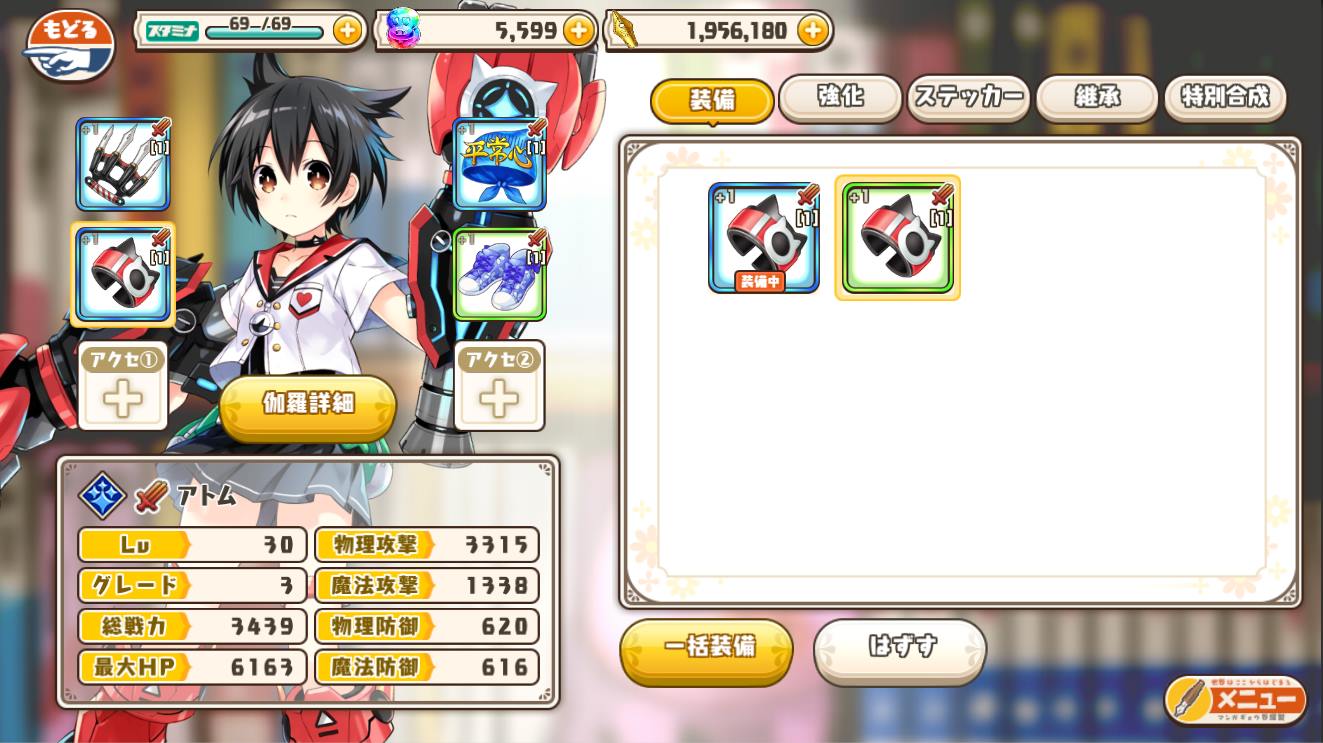This screenshot has width=1323, height=743.
Task: Add gold pen currency with plus
Action: [x=813, y=30]
